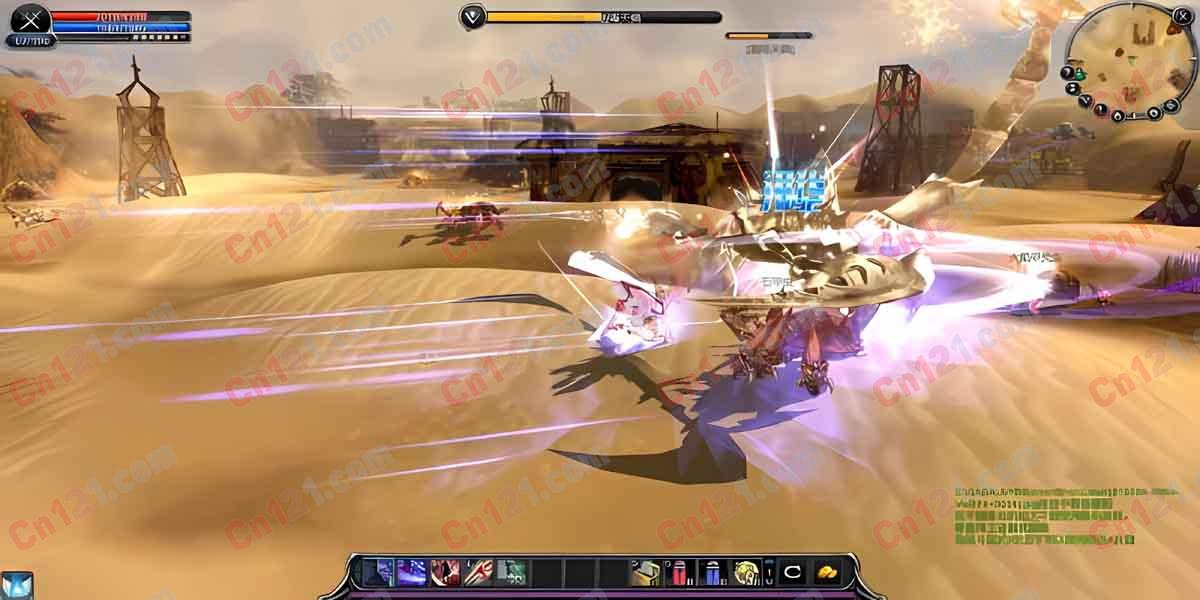Use the green-grey figure skill
Screen dimensions: 1200x600
click(x=511, y=572)
